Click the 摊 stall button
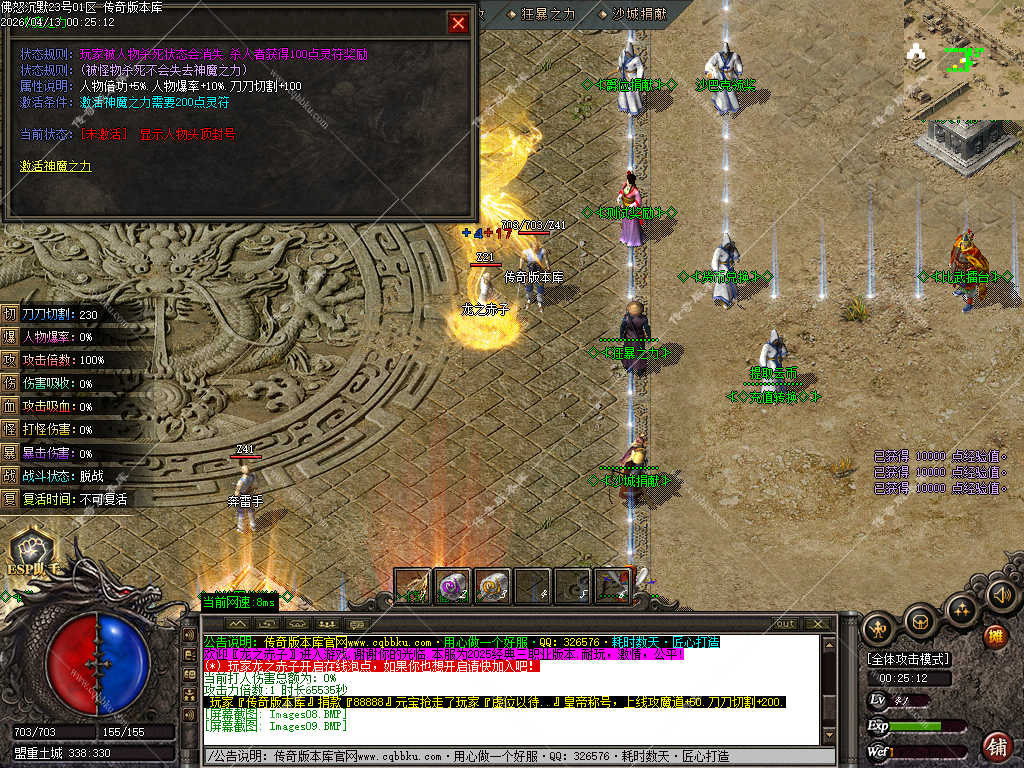Viewport: 1024px width, 768px height. 995,635
